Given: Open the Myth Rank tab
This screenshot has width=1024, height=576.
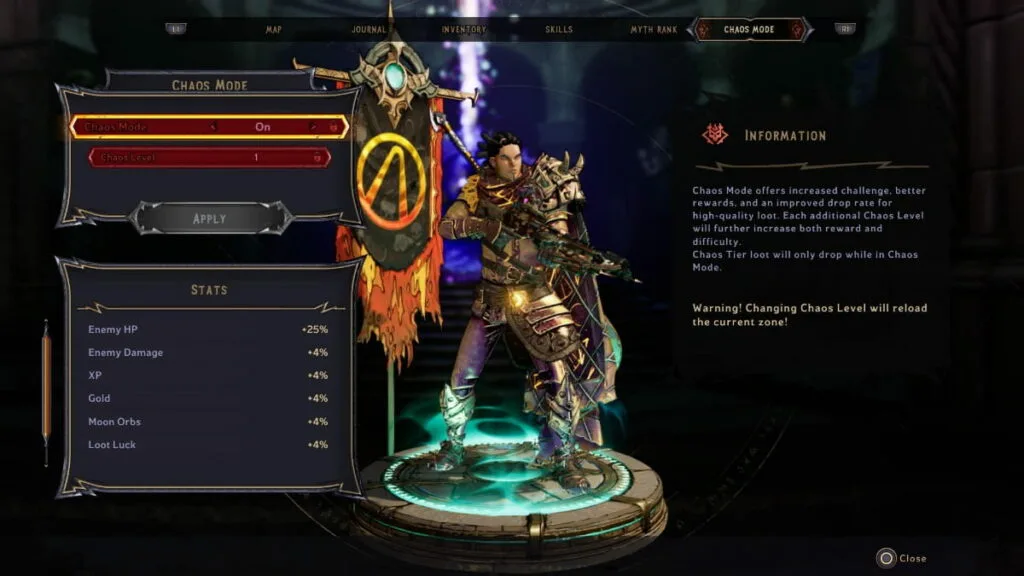Looking at the screenshot, I should tap(654, 29).
